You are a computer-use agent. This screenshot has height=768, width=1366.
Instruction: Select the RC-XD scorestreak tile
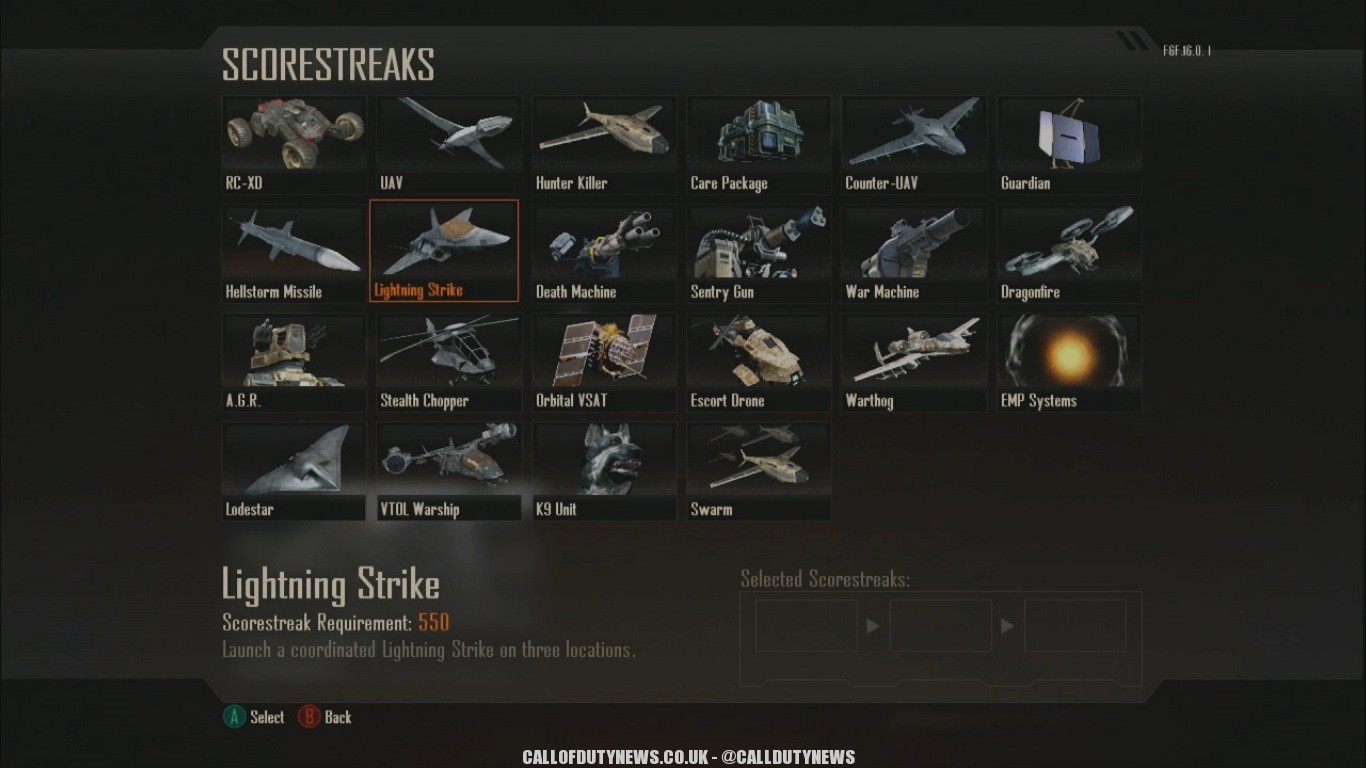click(x=294, y=143)
